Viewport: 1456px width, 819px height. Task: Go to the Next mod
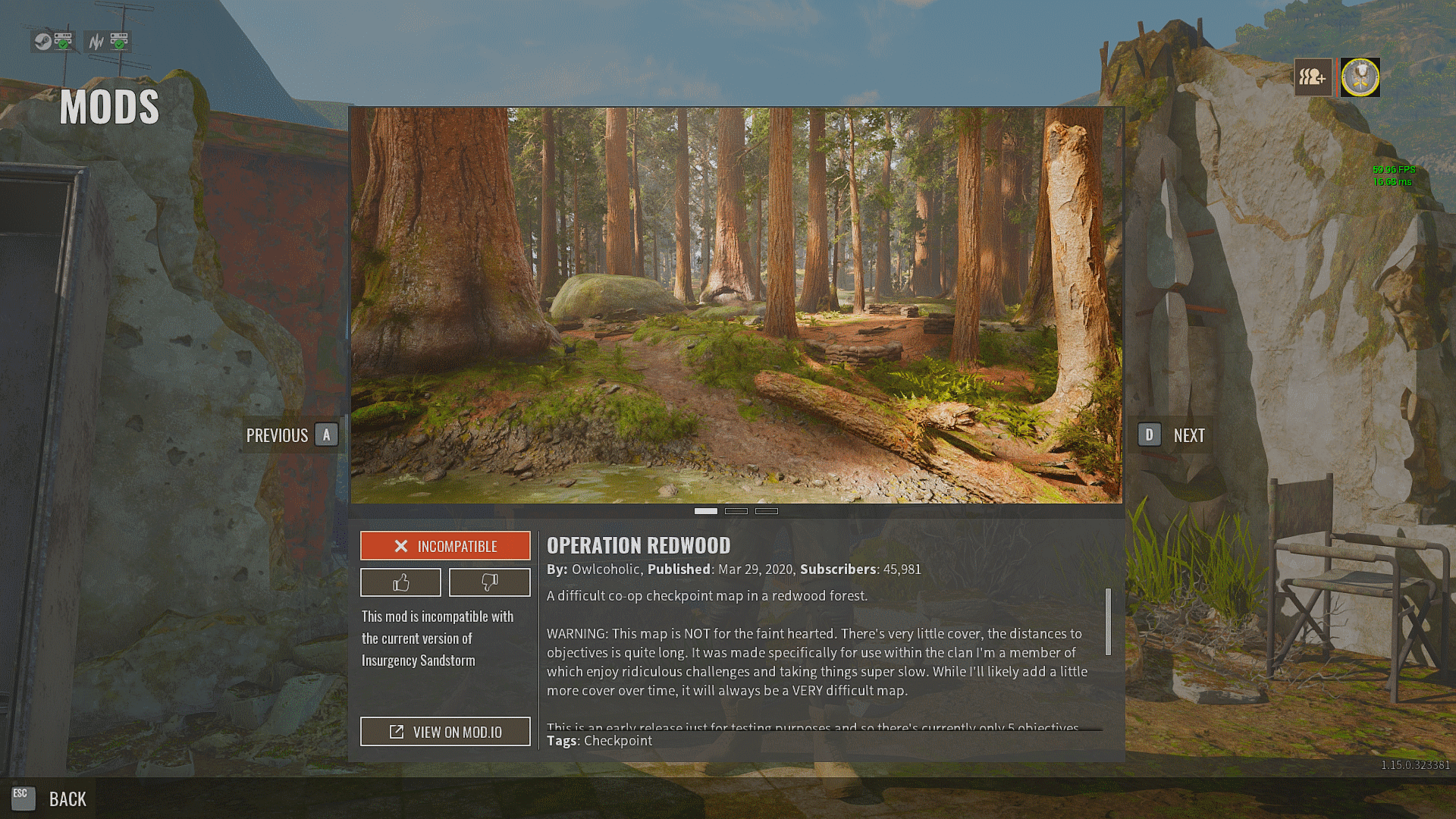pos(1171,435)
